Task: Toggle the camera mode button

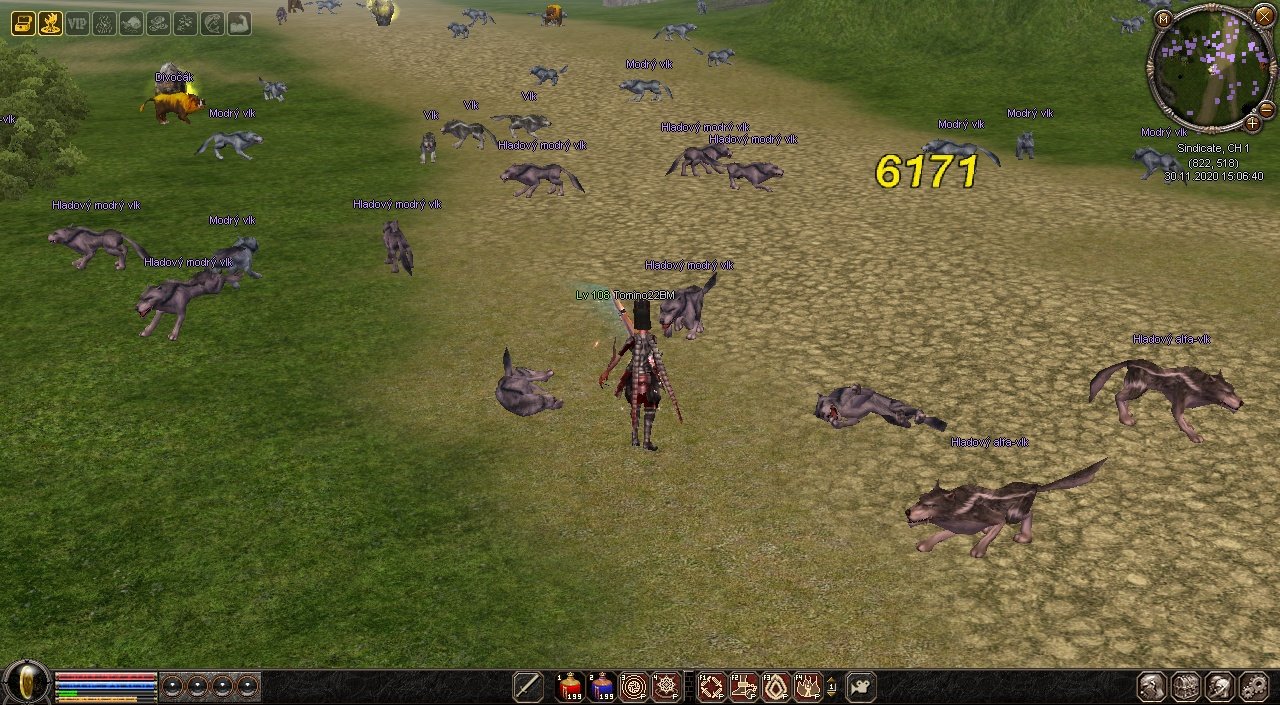Action: [860, 686]
